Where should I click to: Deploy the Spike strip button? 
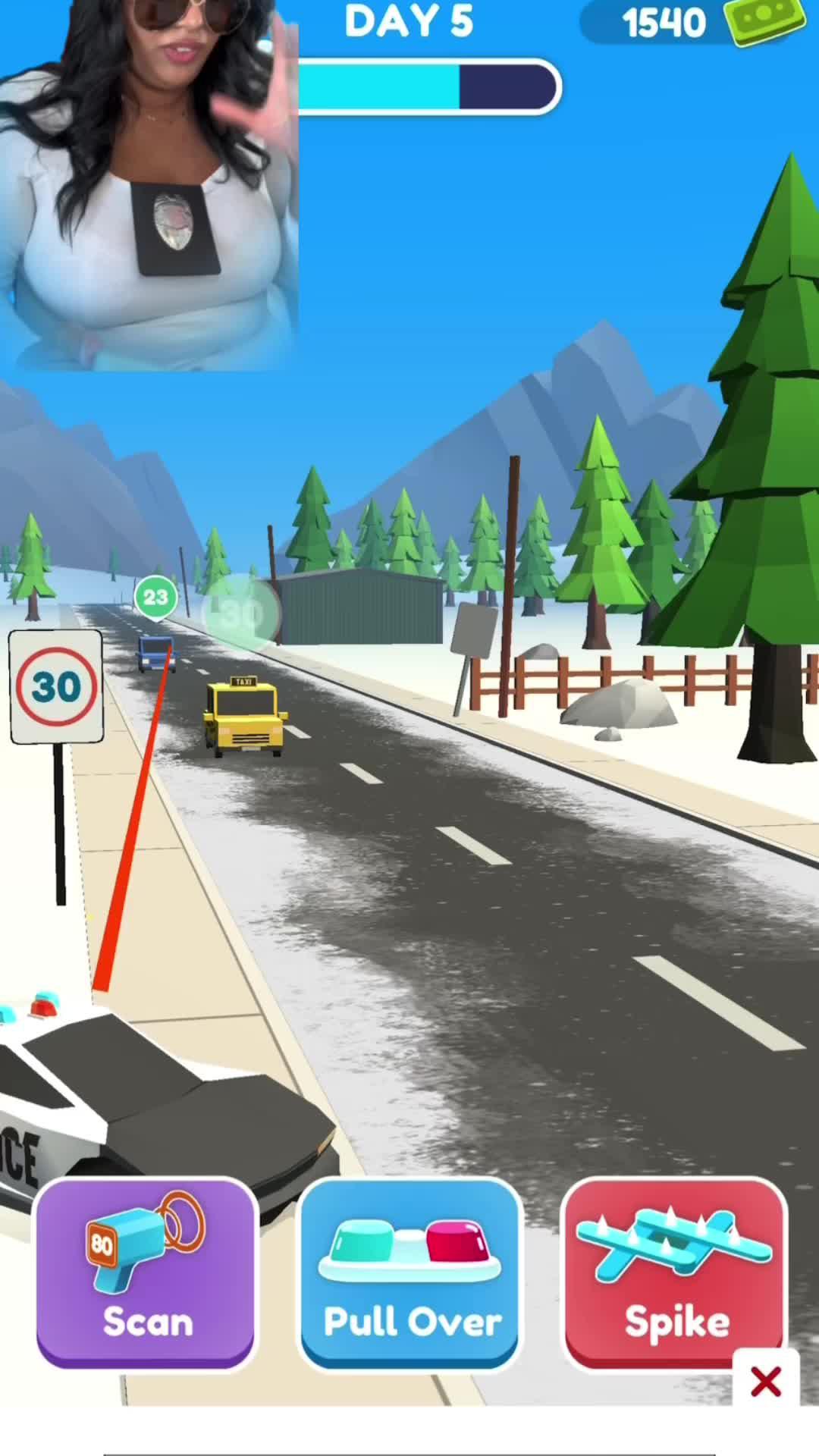(675, 1276)
